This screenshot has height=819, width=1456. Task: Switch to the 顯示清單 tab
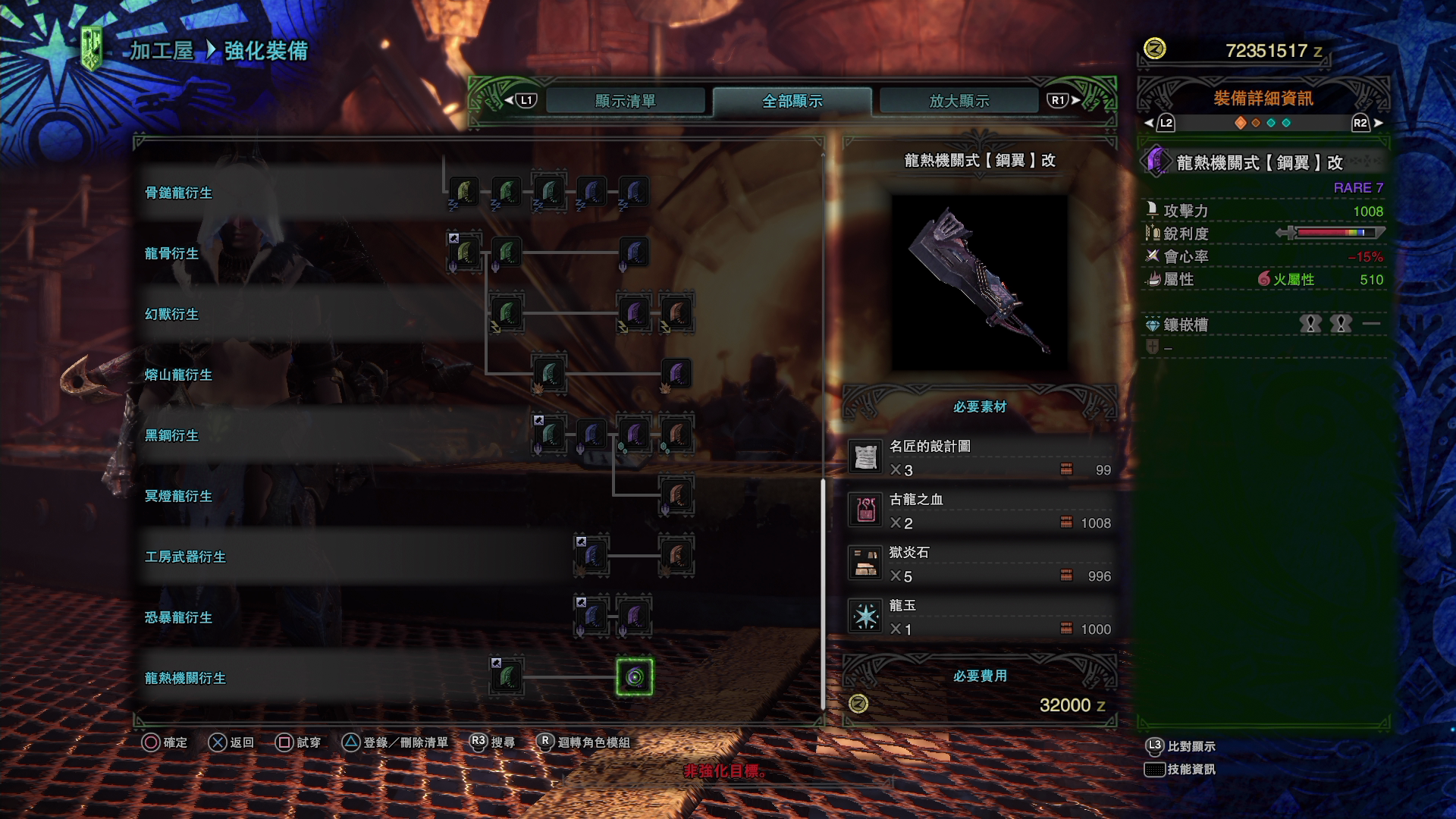point(625,101)
